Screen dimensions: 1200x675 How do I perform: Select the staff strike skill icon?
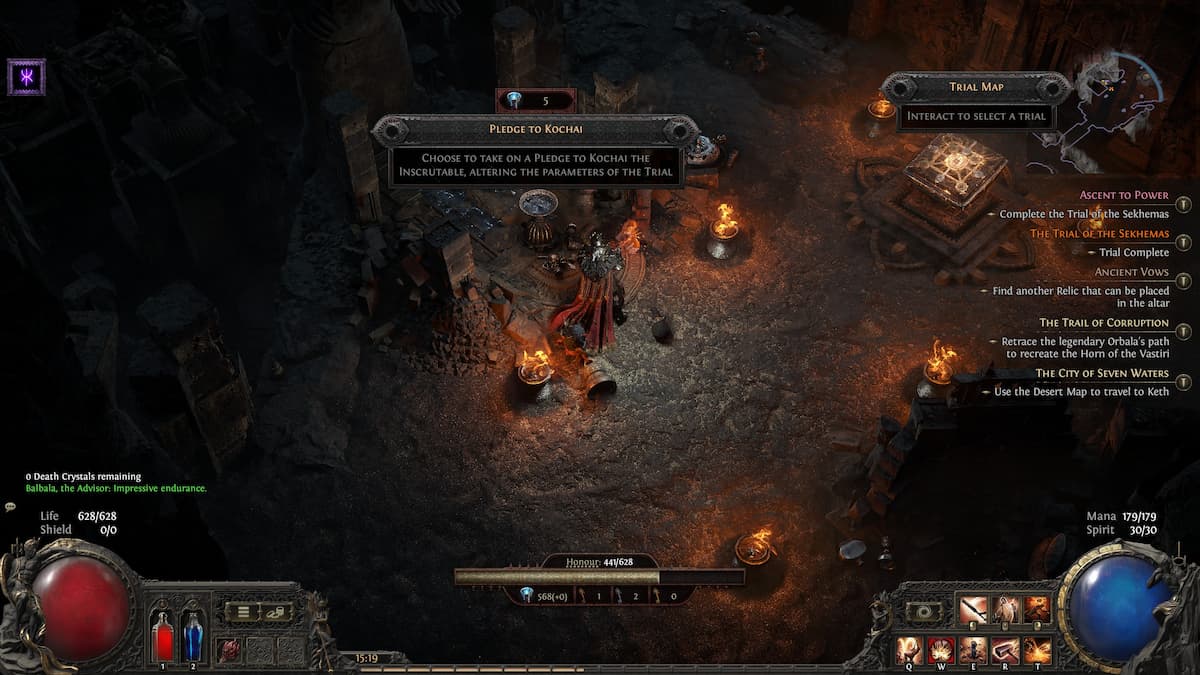pos(973,610)
